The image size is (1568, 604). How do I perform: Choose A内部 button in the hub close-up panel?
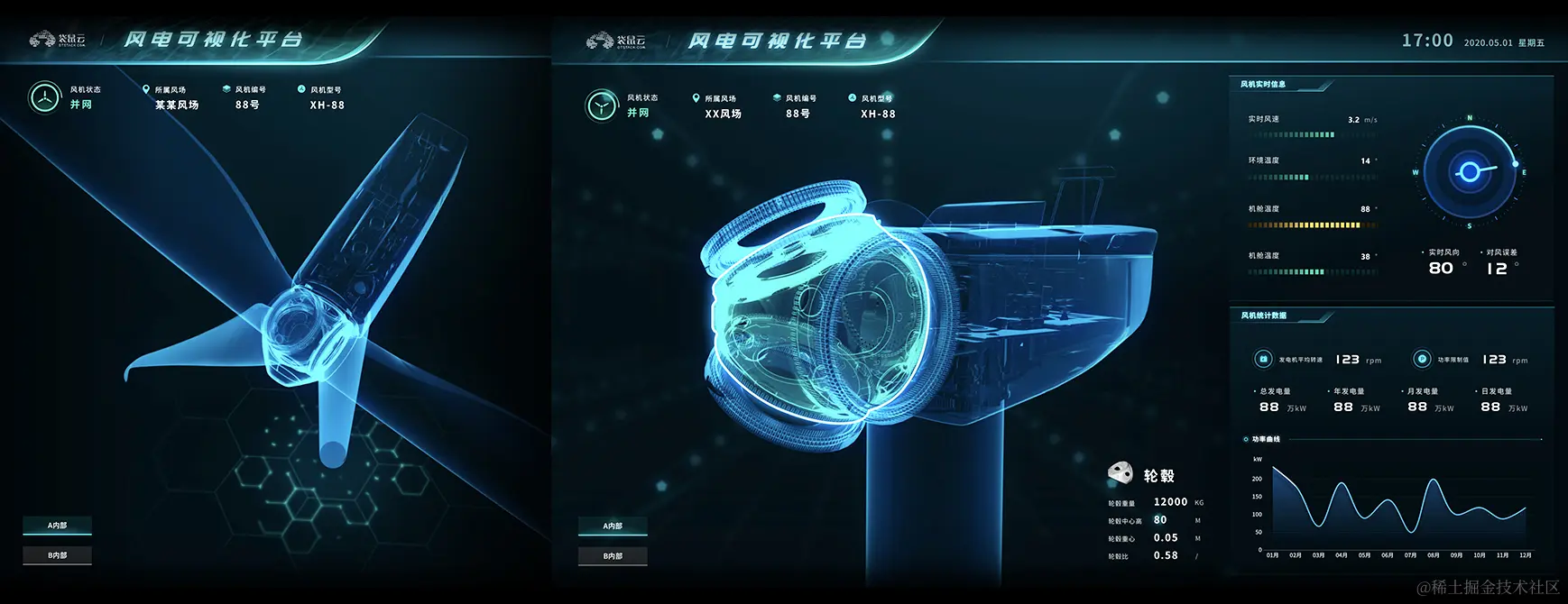[x=613, y=526]
